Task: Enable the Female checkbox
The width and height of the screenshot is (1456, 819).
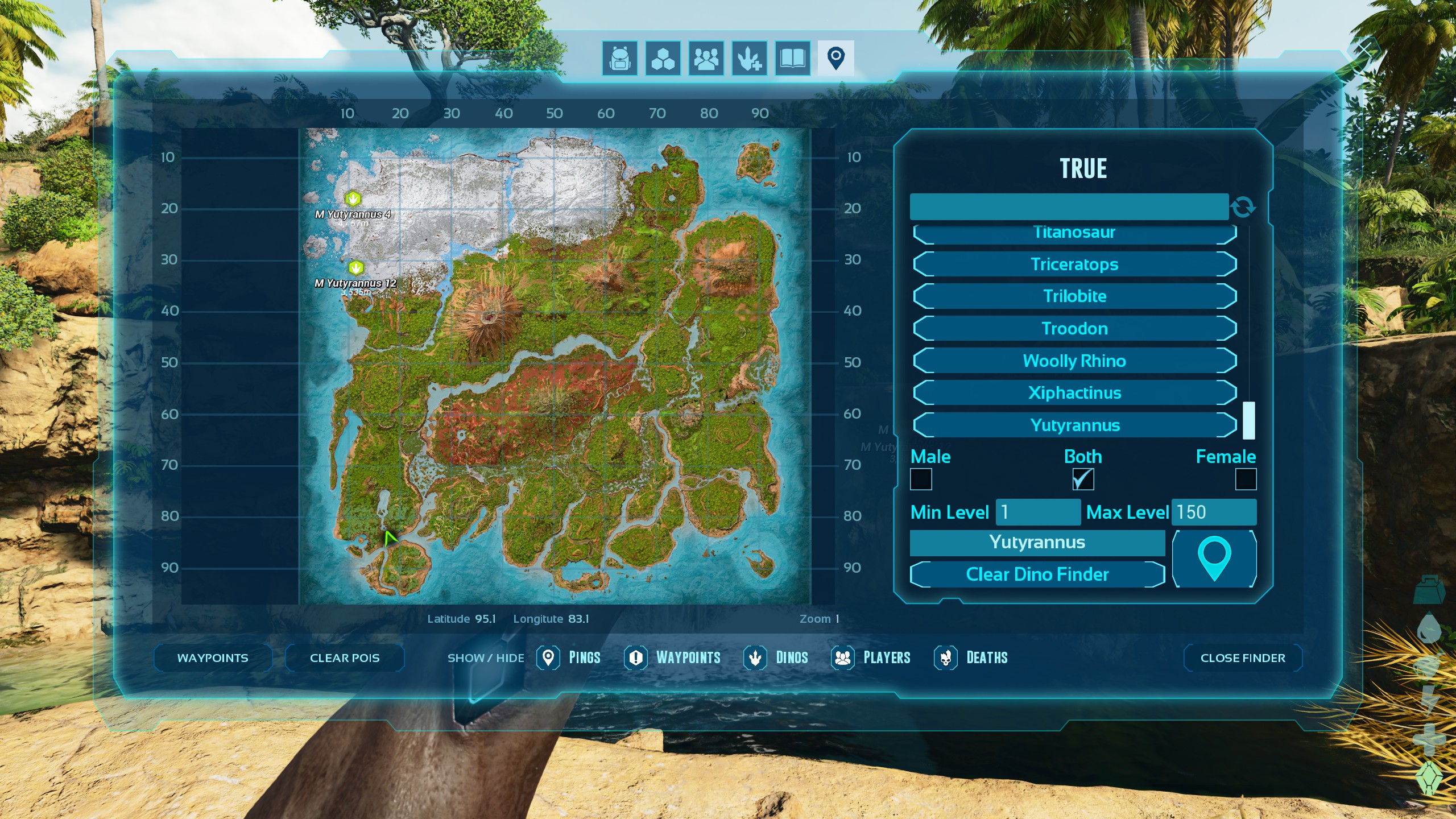Action: (1246, 479)
